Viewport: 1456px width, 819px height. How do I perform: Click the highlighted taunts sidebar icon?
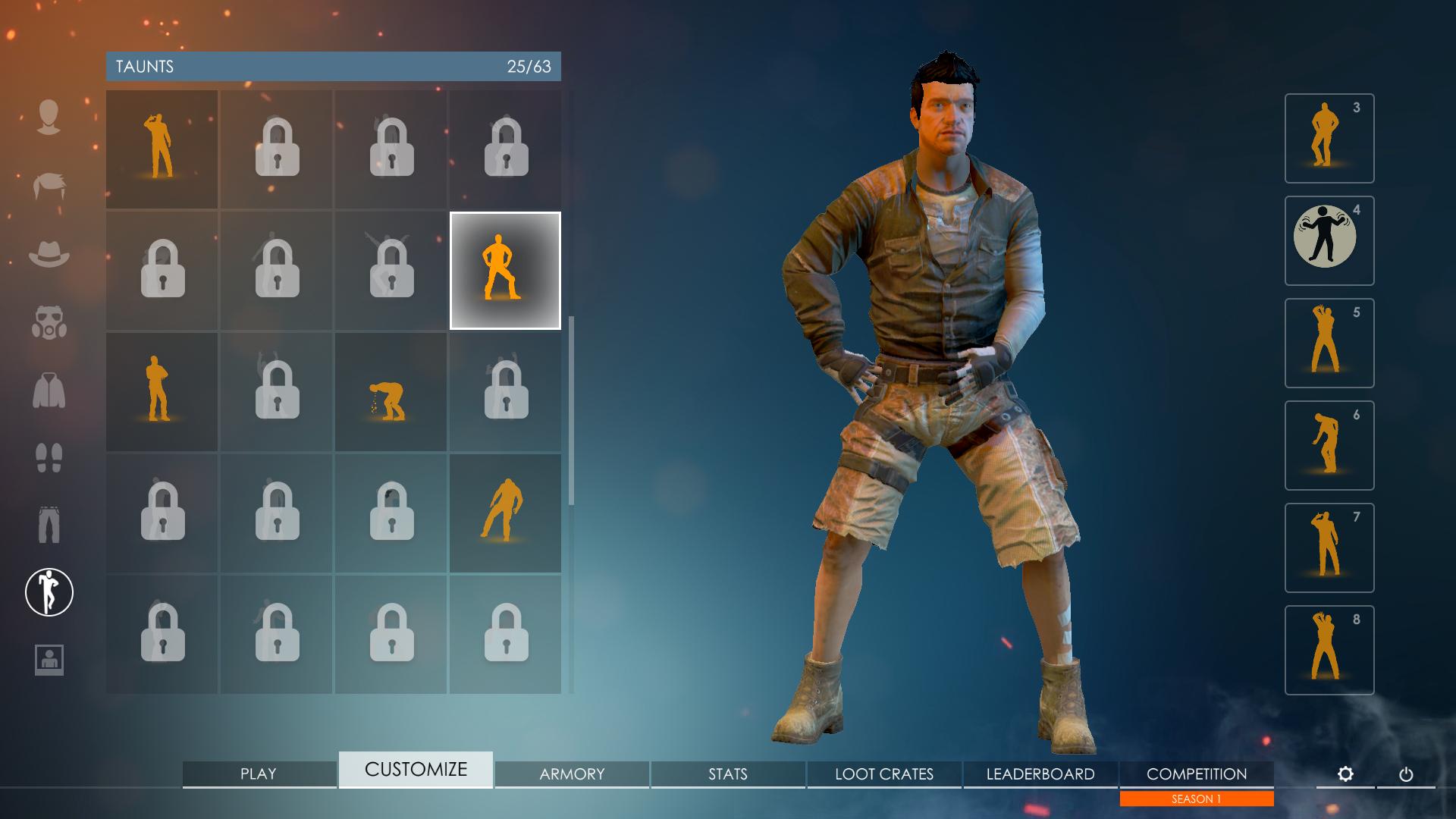pyautogui.click(x=49, y=593)
